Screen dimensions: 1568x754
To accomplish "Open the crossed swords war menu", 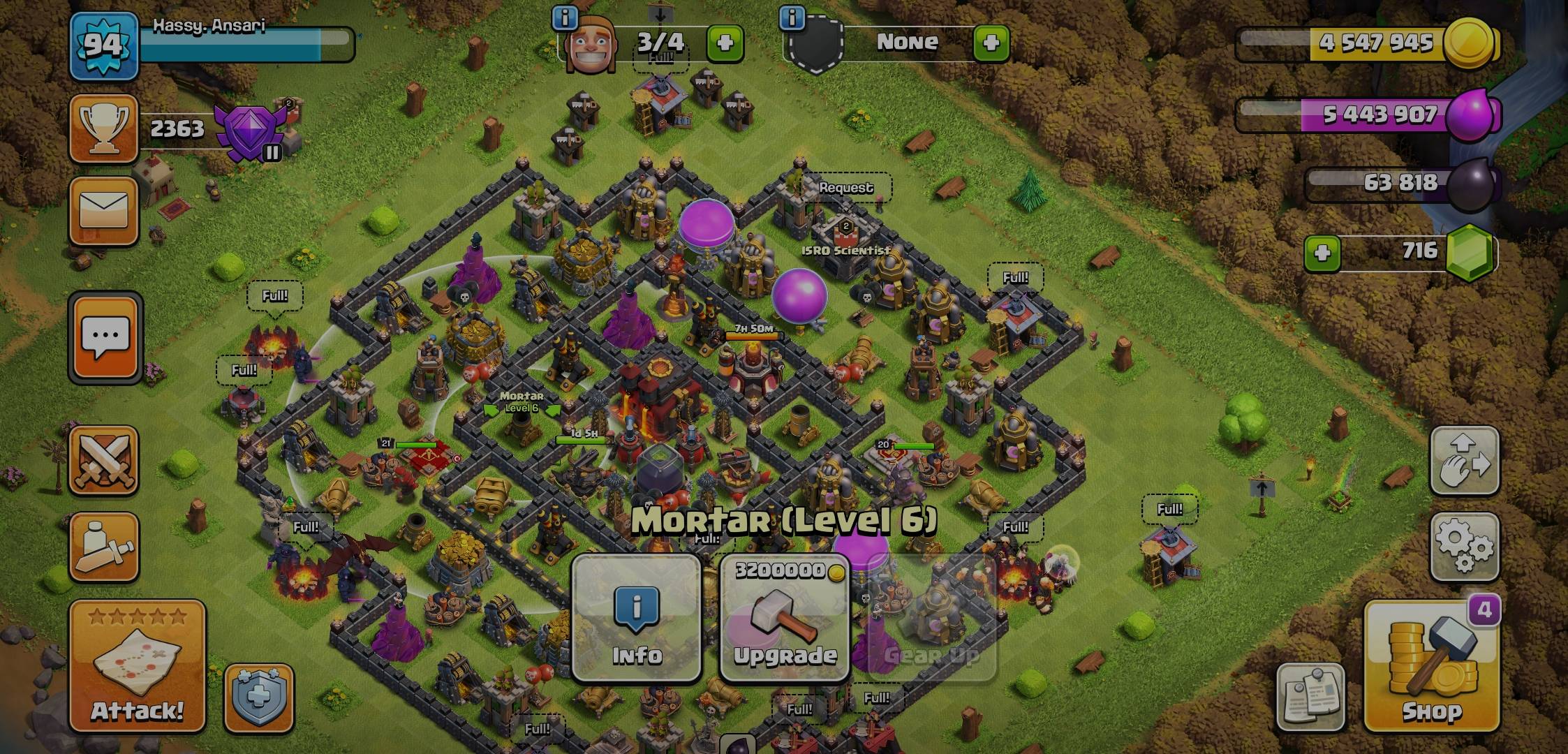I will point(104,461).
